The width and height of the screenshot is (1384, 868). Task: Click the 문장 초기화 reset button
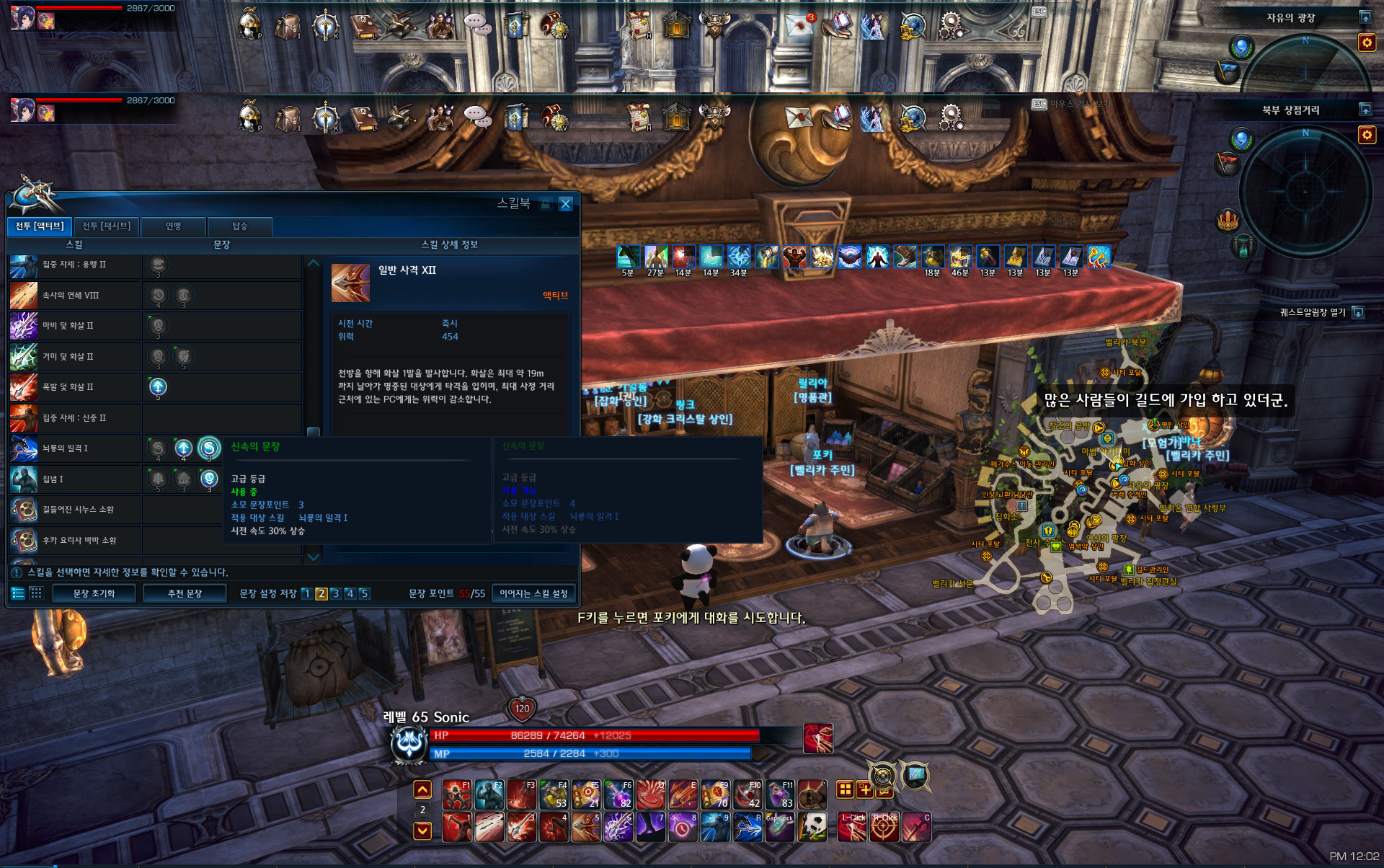(x=94, y=593)
